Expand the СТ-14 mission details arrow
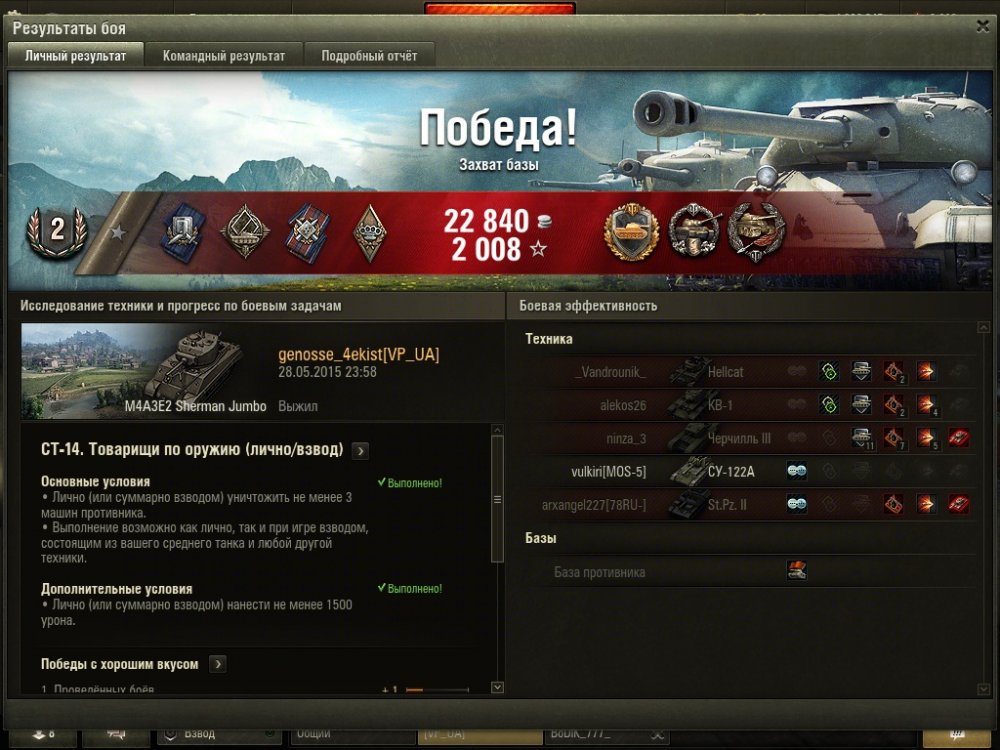This screenshot has width=1000, height=750. pyautogui.click(x=361, y=450)
